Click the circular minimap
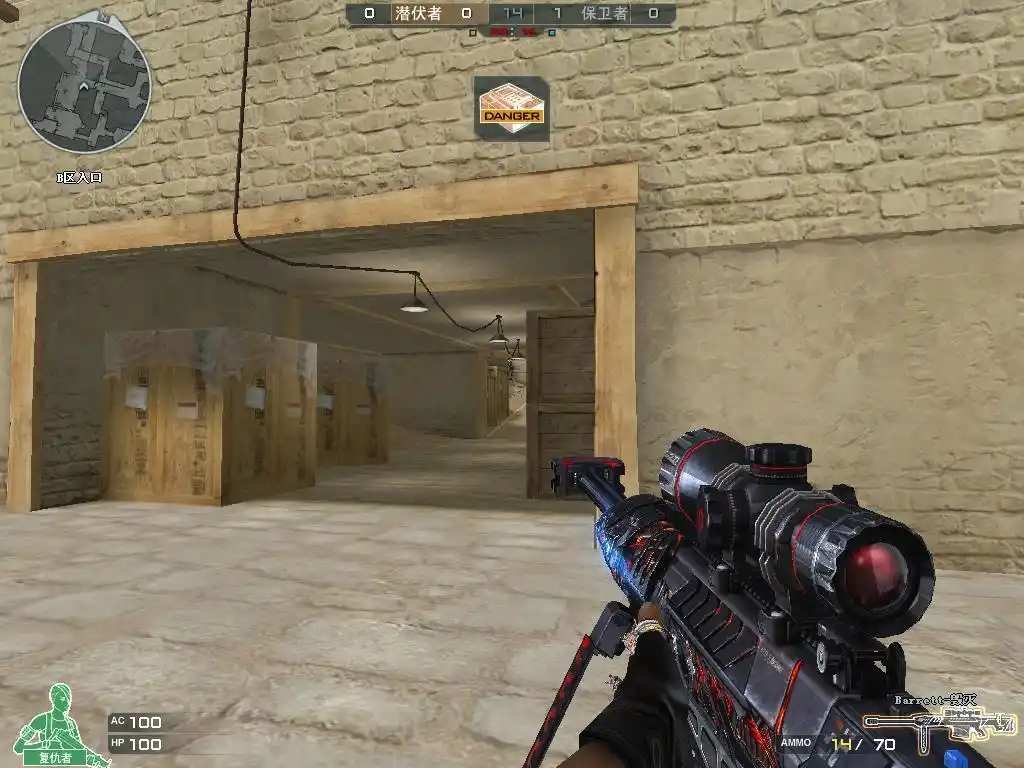Screen dimensions: 1024x768 point(84,86)
